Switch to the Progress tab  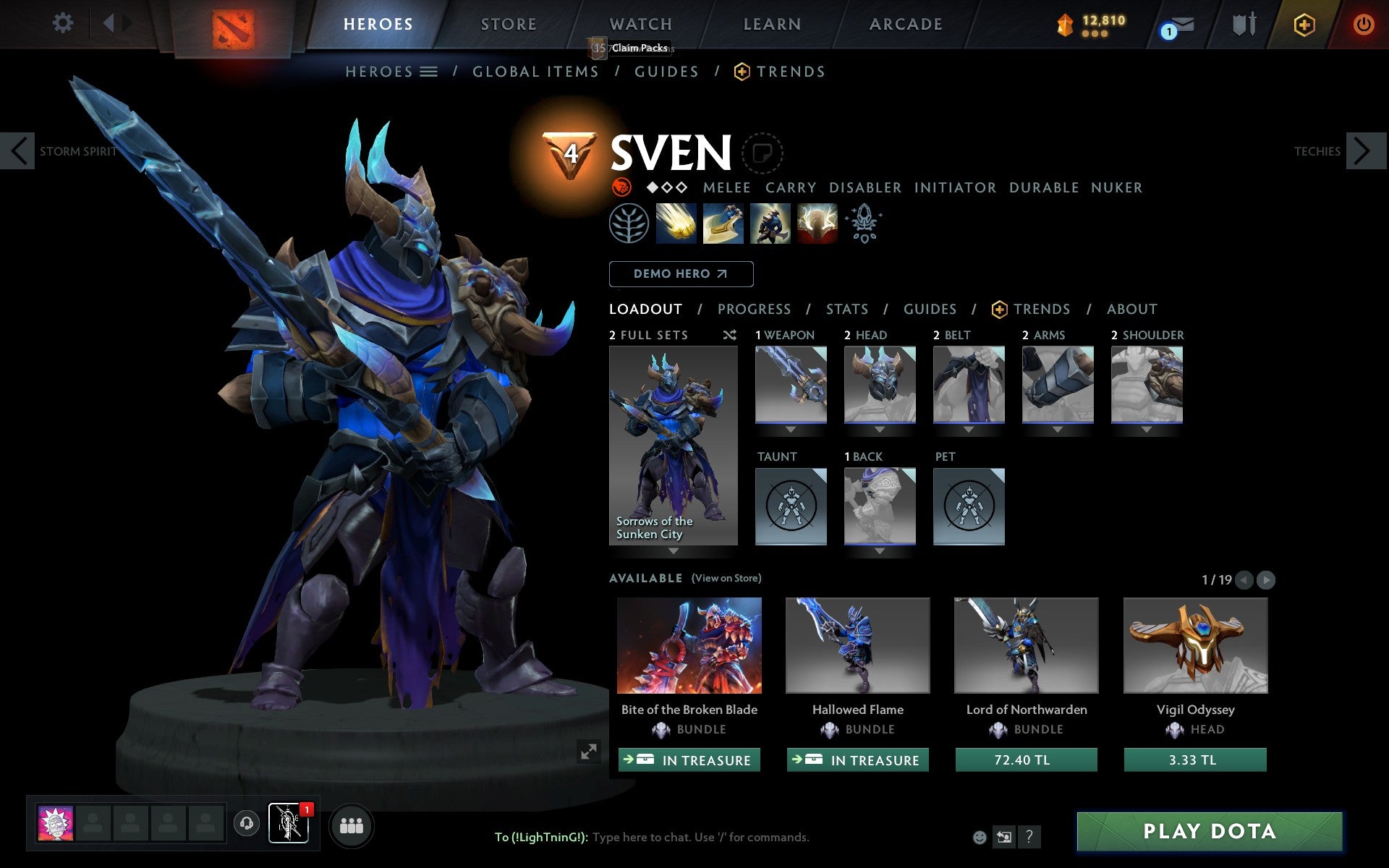click(754, 309)
